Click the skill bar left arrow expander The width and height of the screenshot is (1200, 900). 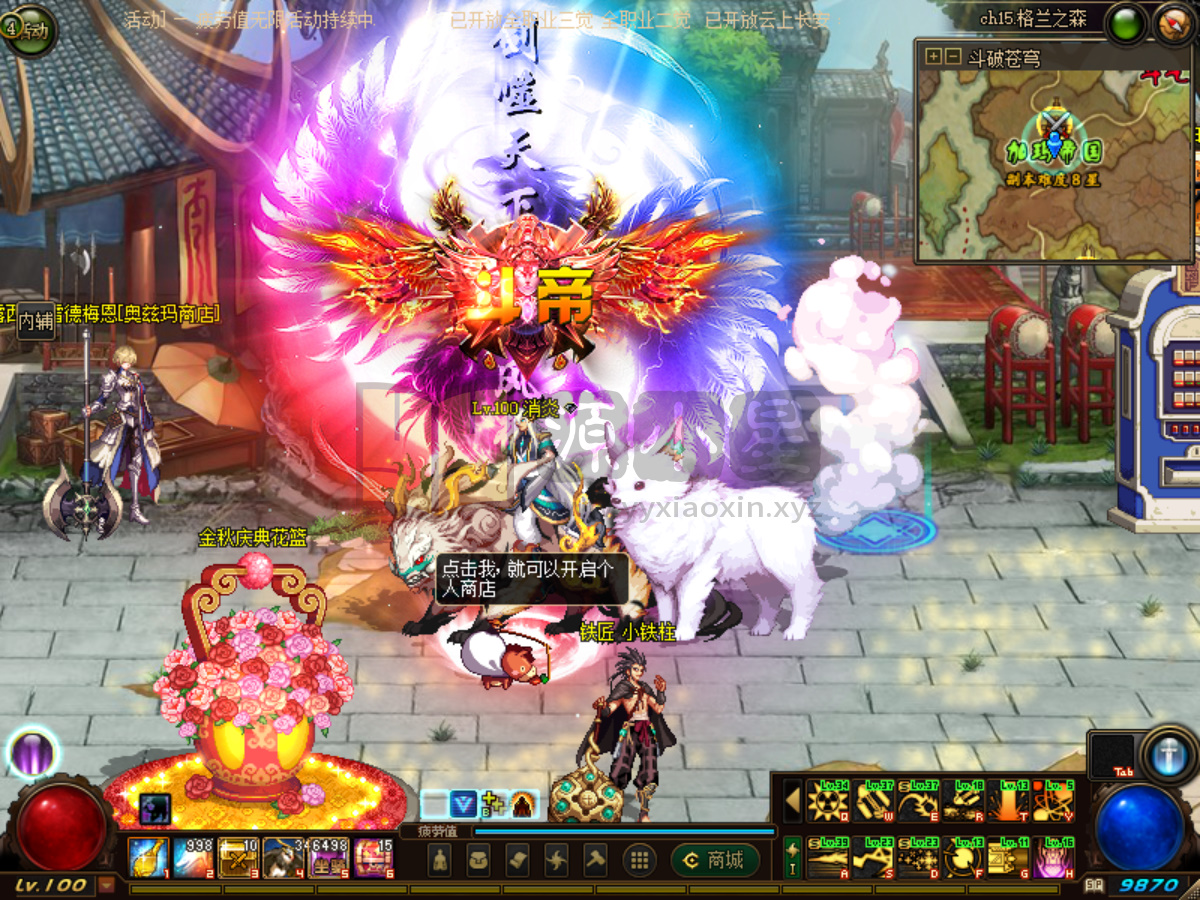(792, 801)
